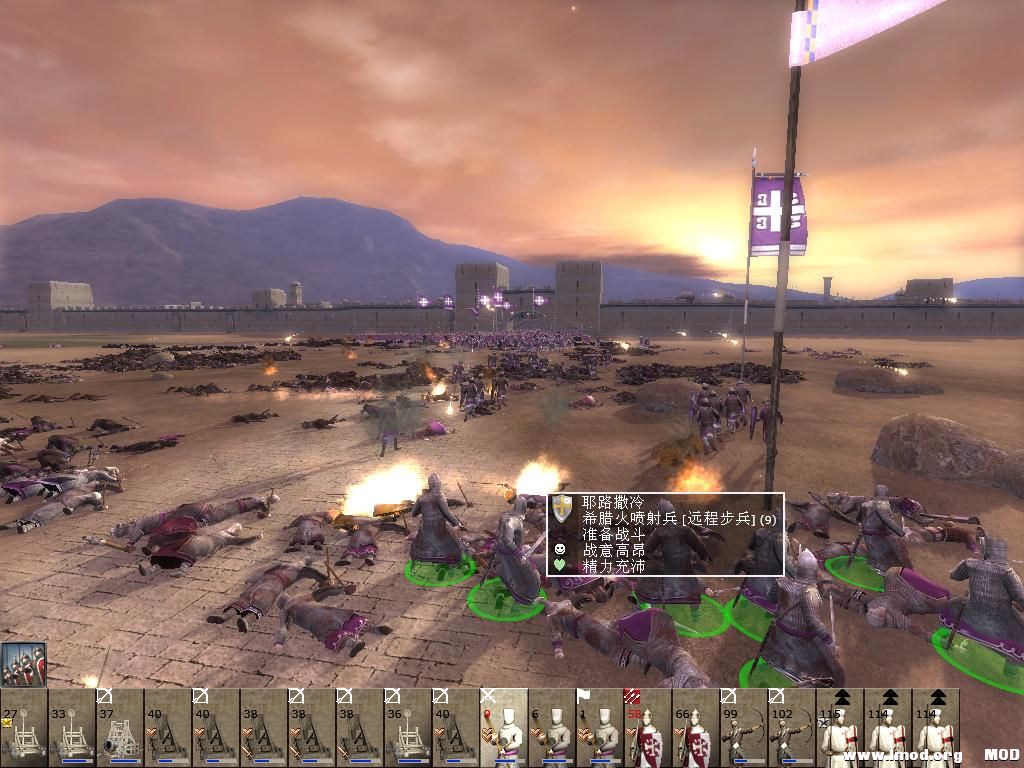The width and height of the screenshot is (1024, 768).
Task: Select the archer unit card with 102 men
Action: [792, 728]
